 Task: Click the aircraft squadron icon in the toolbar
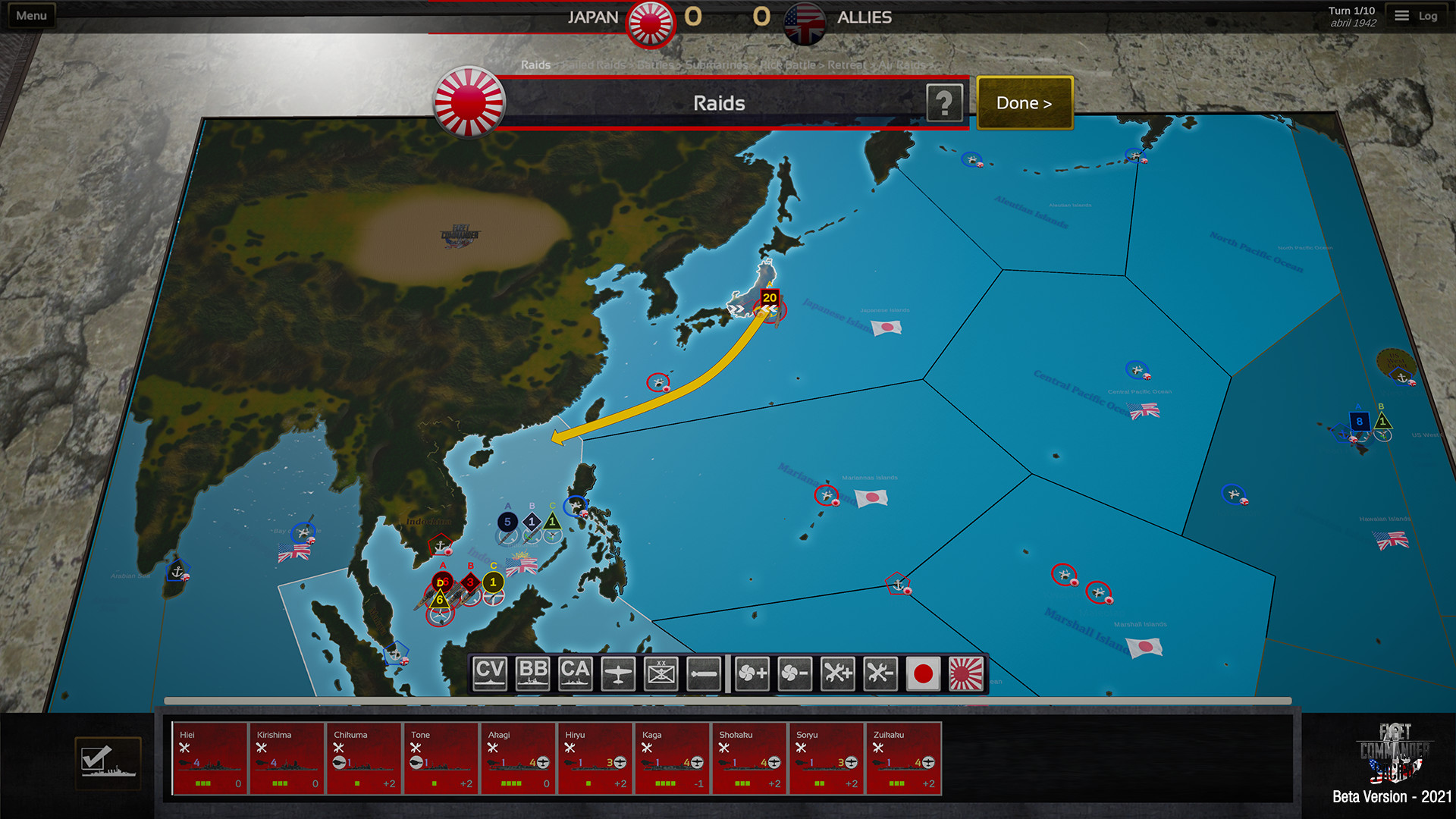tap(618, 673)
